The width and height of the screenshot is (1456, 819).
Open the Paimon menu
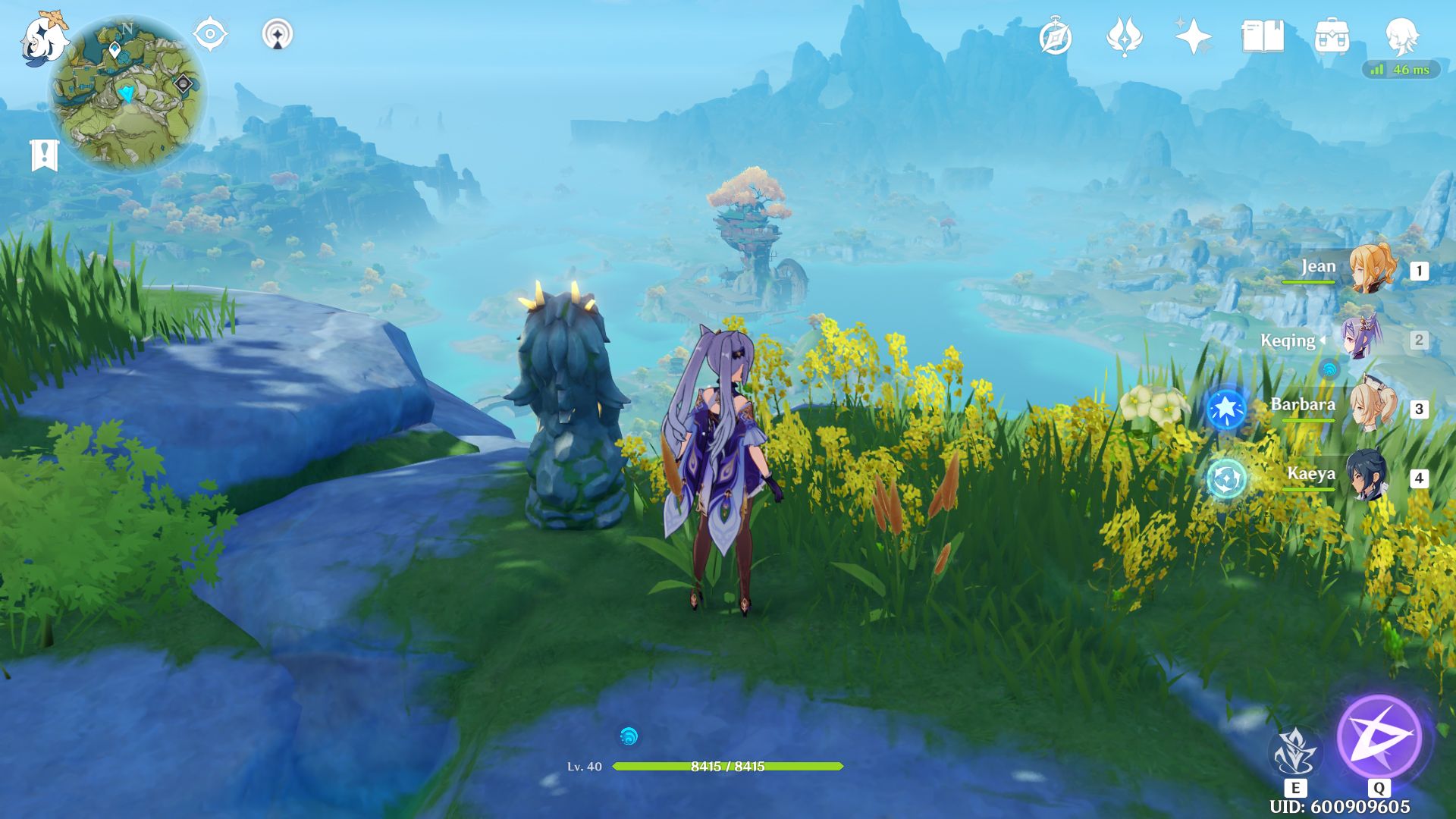[x=44, y=38]
